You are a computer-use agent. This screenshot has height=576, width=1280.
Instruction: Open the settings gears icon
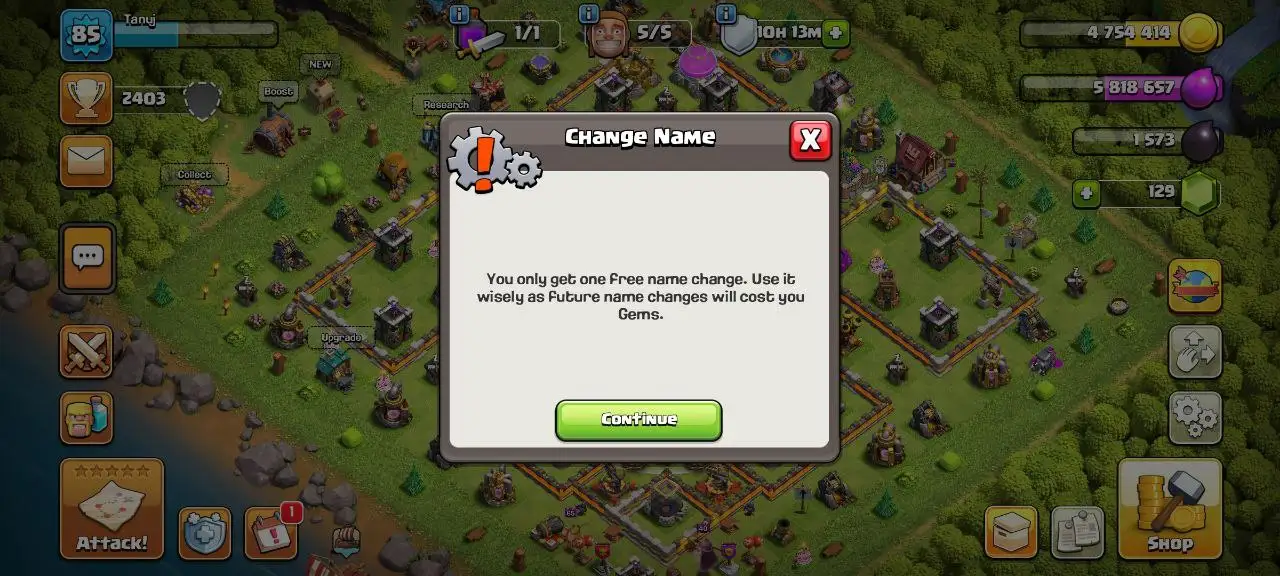pyautogui.click(x=1195, y=417)
